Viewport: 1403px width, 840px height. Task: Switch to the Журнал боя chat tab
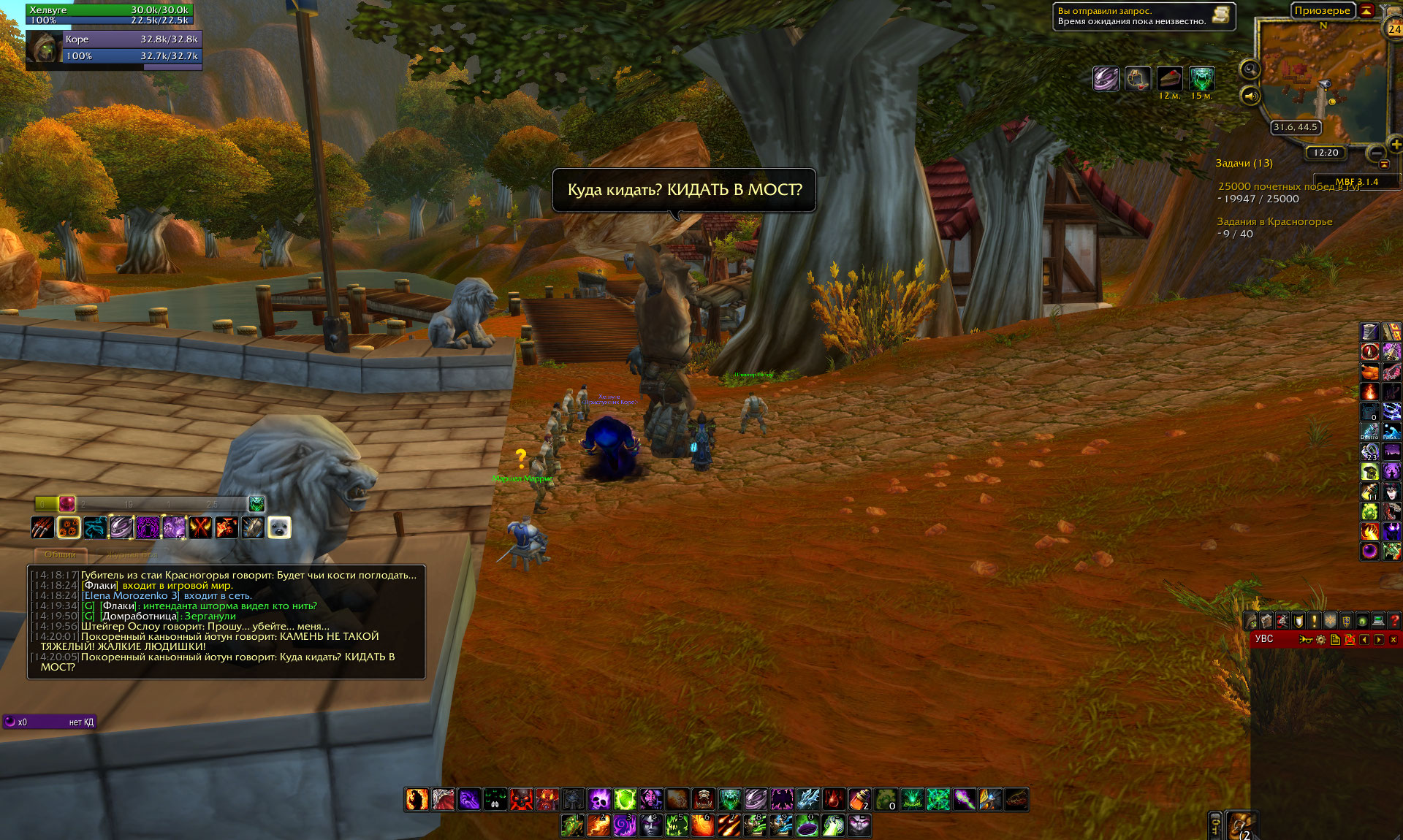click(132, 554)
